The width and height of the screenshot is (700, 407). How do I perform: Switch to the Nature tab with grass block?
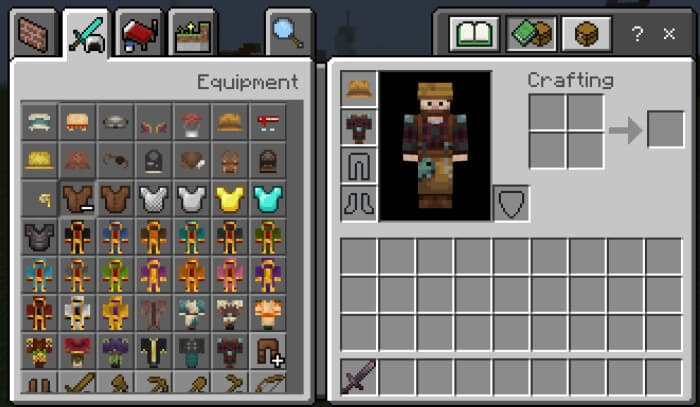(191, 36)
